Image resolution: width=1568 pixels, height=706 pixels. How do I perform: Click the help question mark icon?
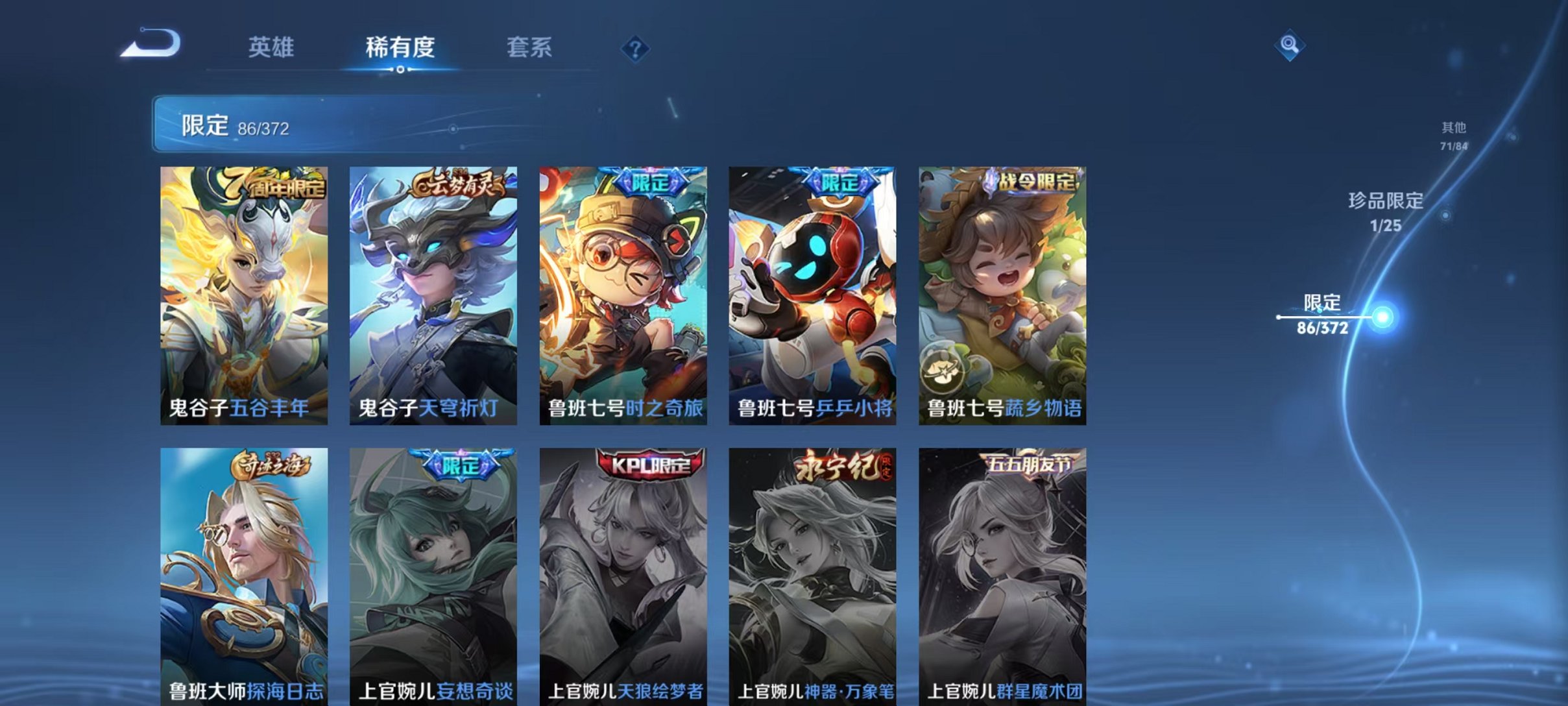click(636, 50)
